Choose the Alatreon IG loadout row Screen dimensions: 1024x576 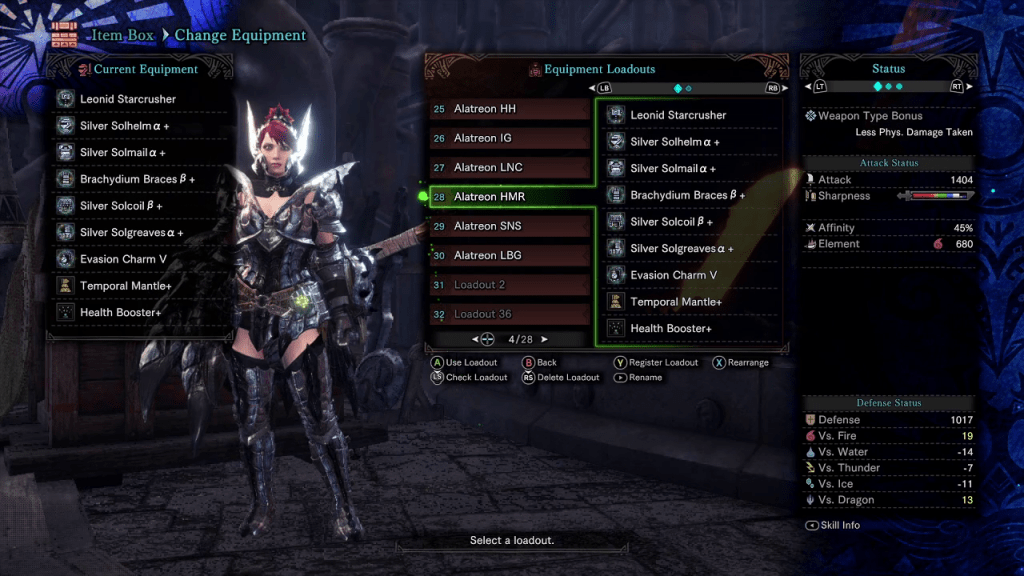click(x=508, y=138)
